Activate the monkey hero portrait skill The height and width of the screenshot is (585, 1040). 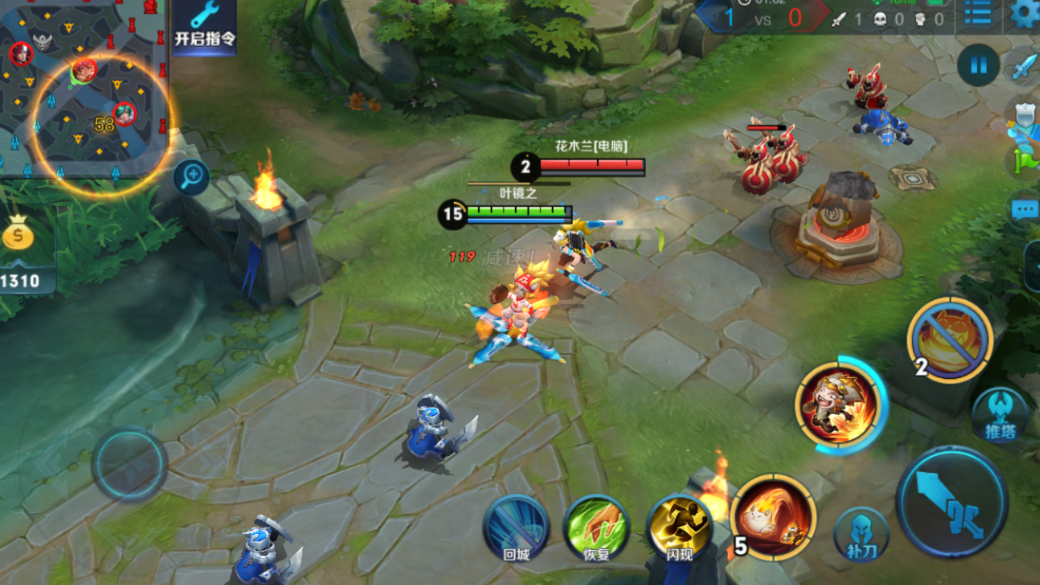838,404
